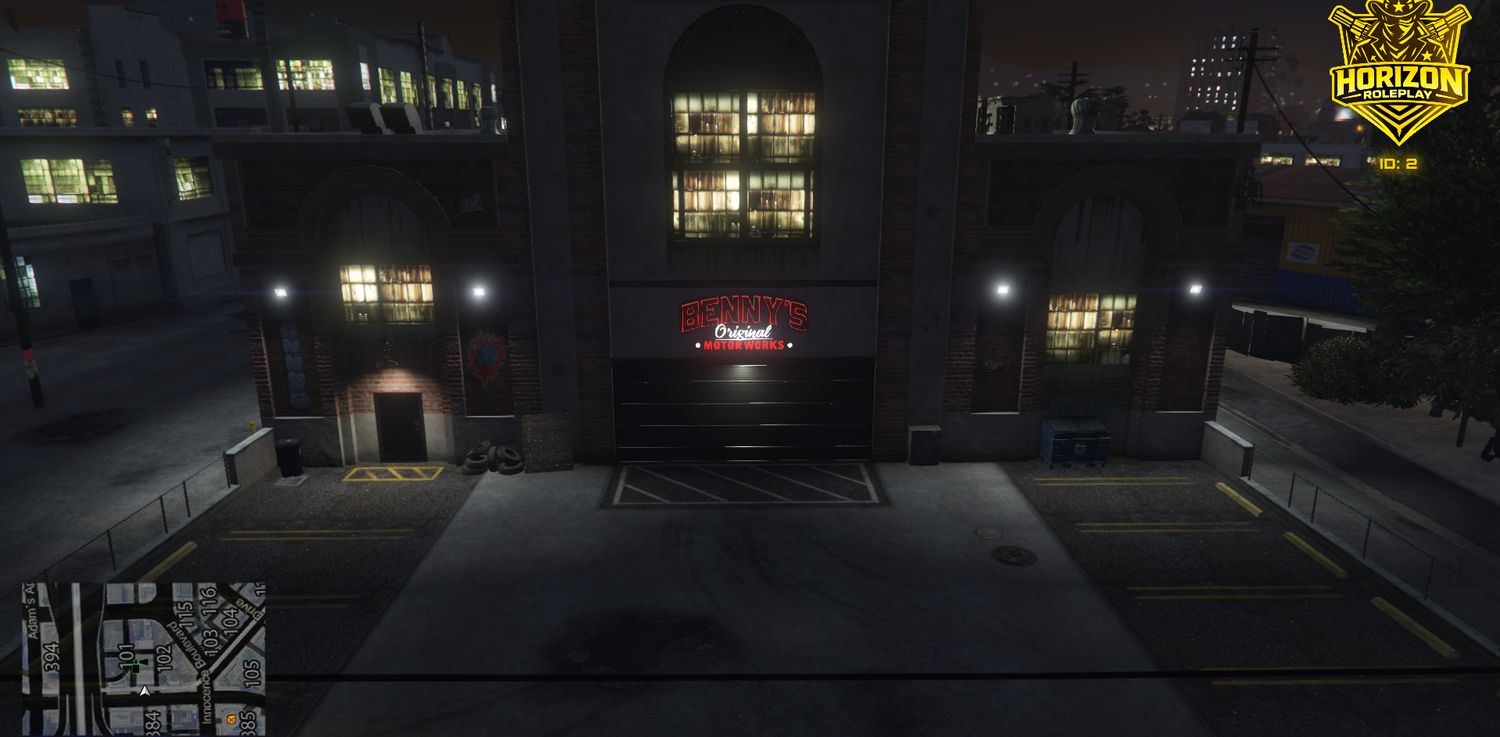Click the 'ROLEPLAY' banner text in the badge
1500x737 pixels.
1396,94
